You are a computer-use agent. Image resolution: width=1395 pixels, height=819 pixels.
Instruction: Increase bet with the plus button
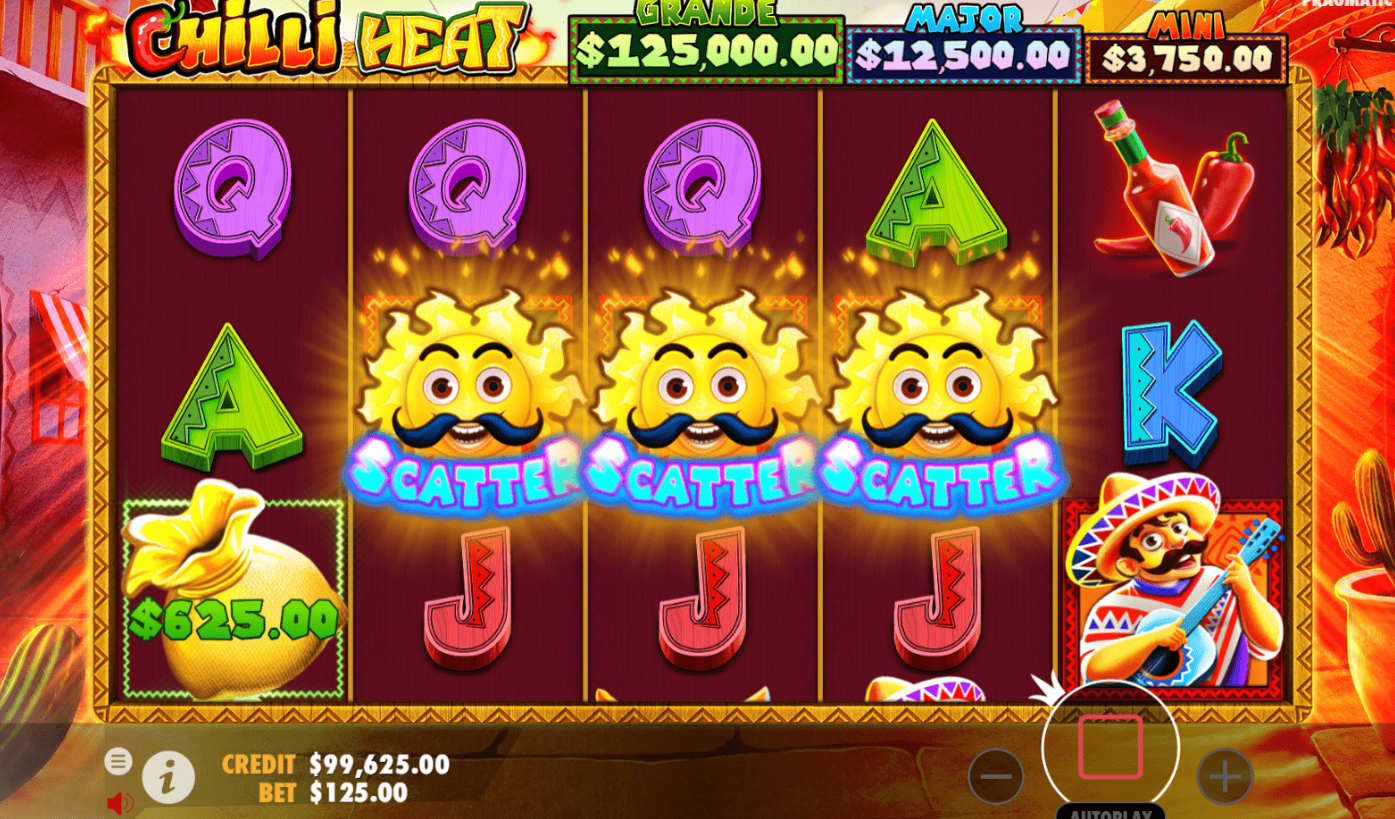1225,776
